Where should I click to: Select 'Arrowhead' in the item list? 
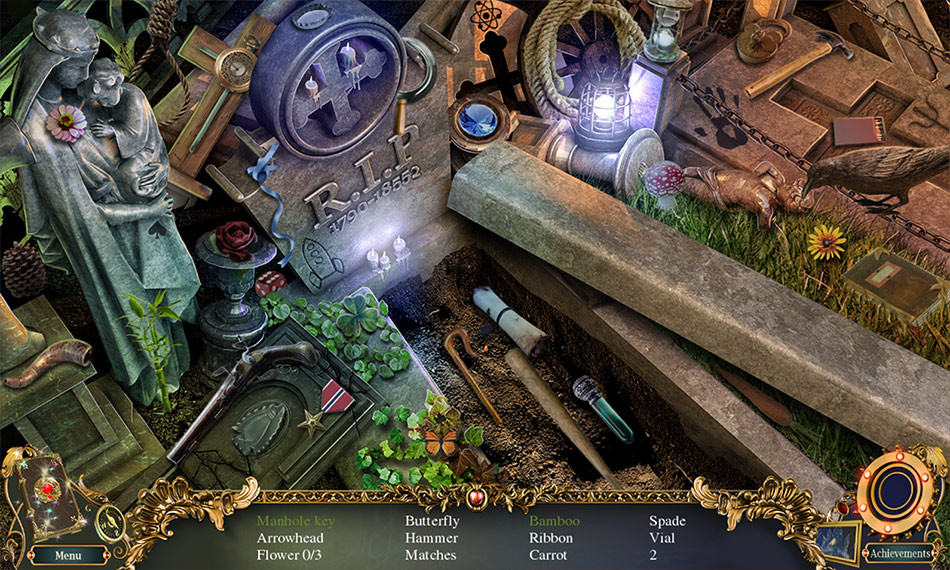coord(290,538)
